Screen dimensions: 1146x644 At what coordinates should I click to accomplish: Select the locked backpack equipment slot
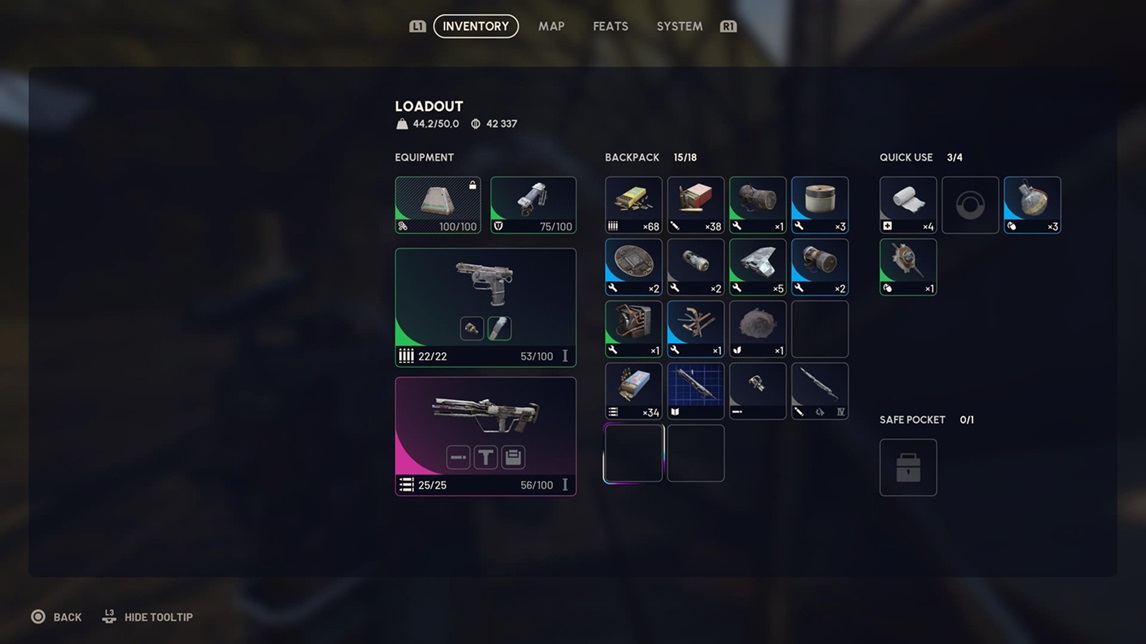pyautogui.click(x=438, y=205)
